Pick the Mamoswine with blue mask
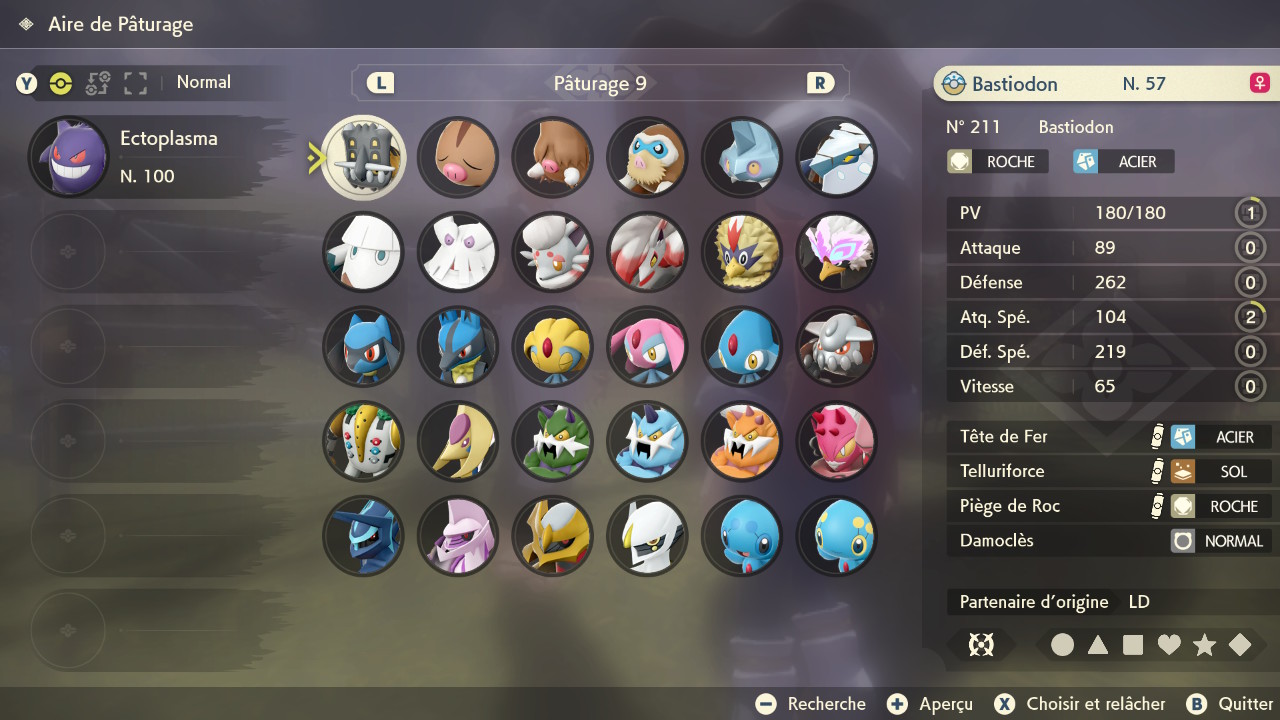Viewport: 1280px width, 720px height. coord(648,157)
